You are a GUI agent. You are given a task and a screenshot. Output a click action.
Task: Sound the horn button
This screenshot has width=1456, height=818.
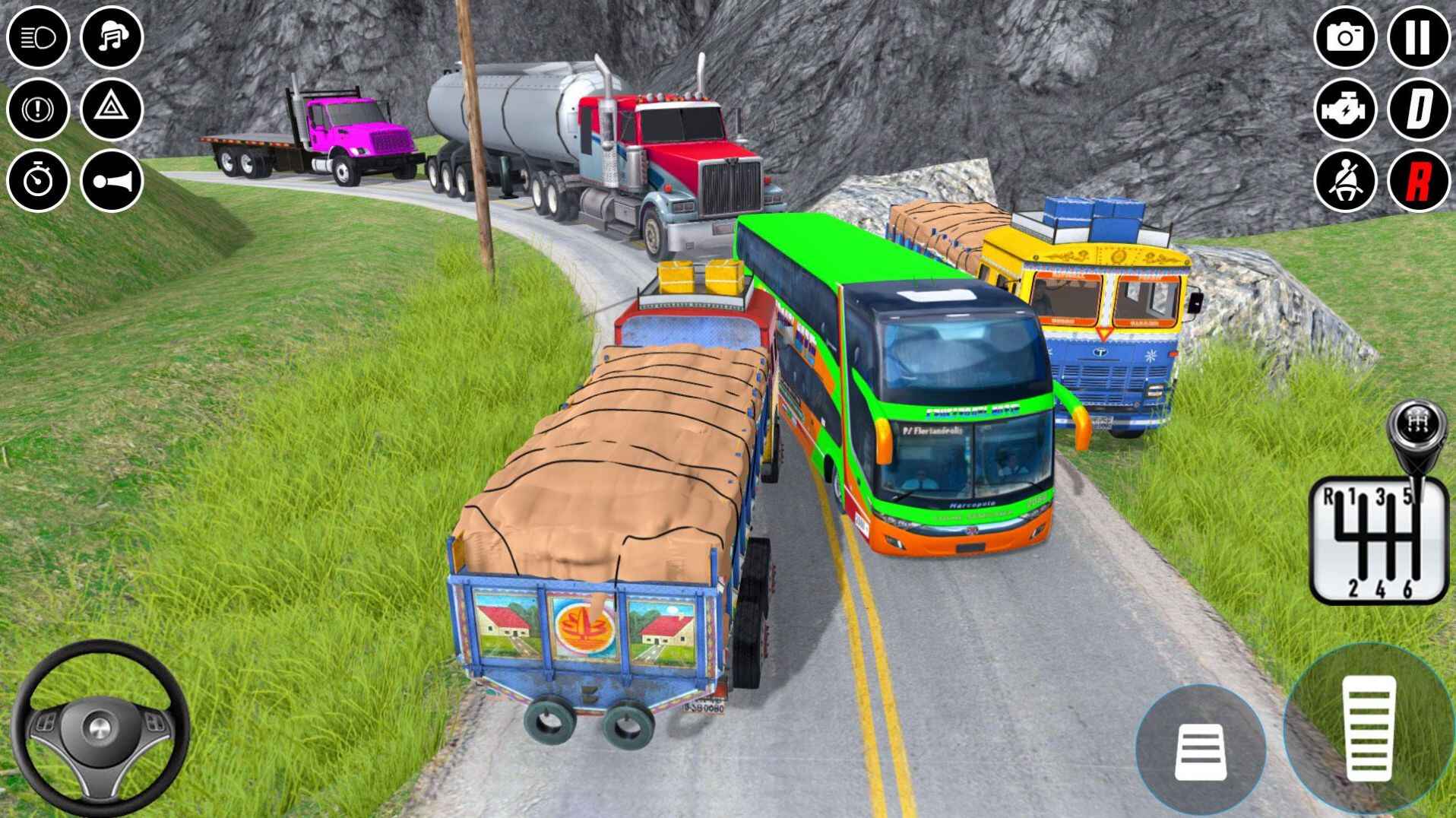112,182
